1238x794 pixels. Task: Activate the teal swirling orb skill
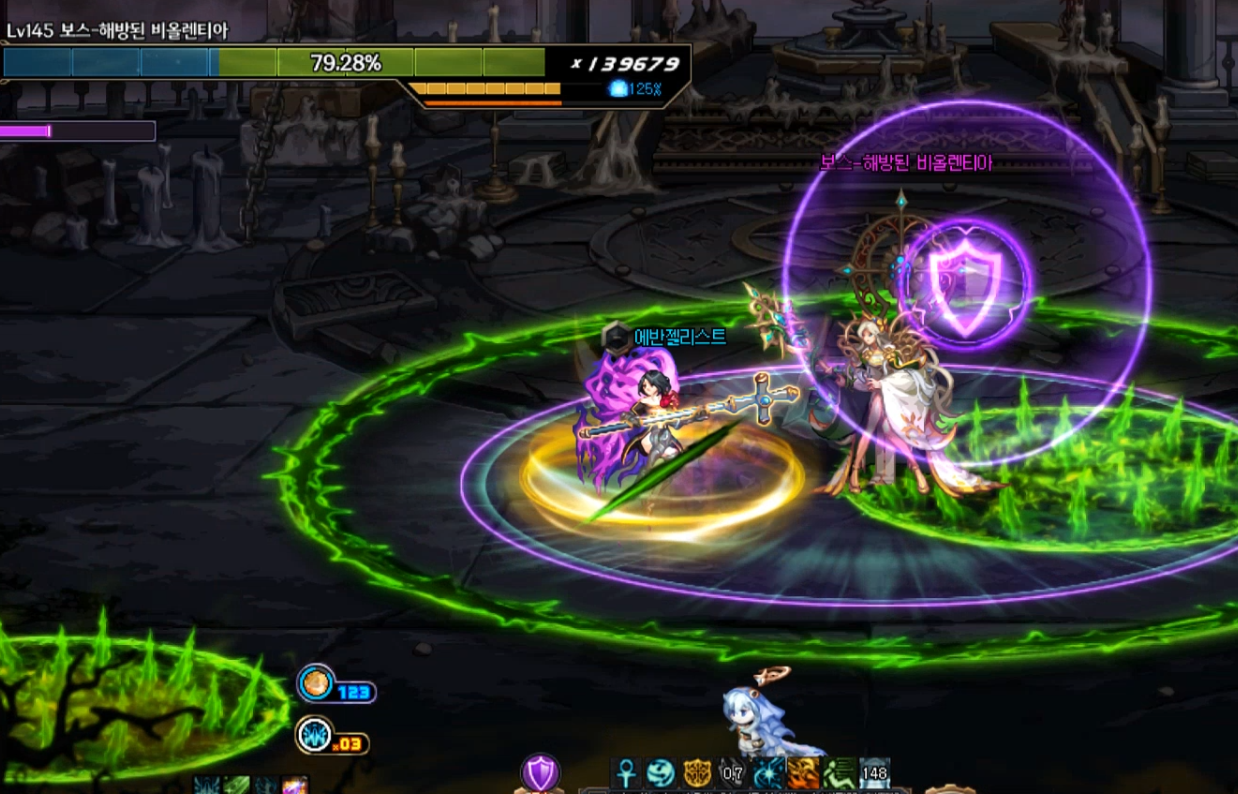click(x=661, y=773)
